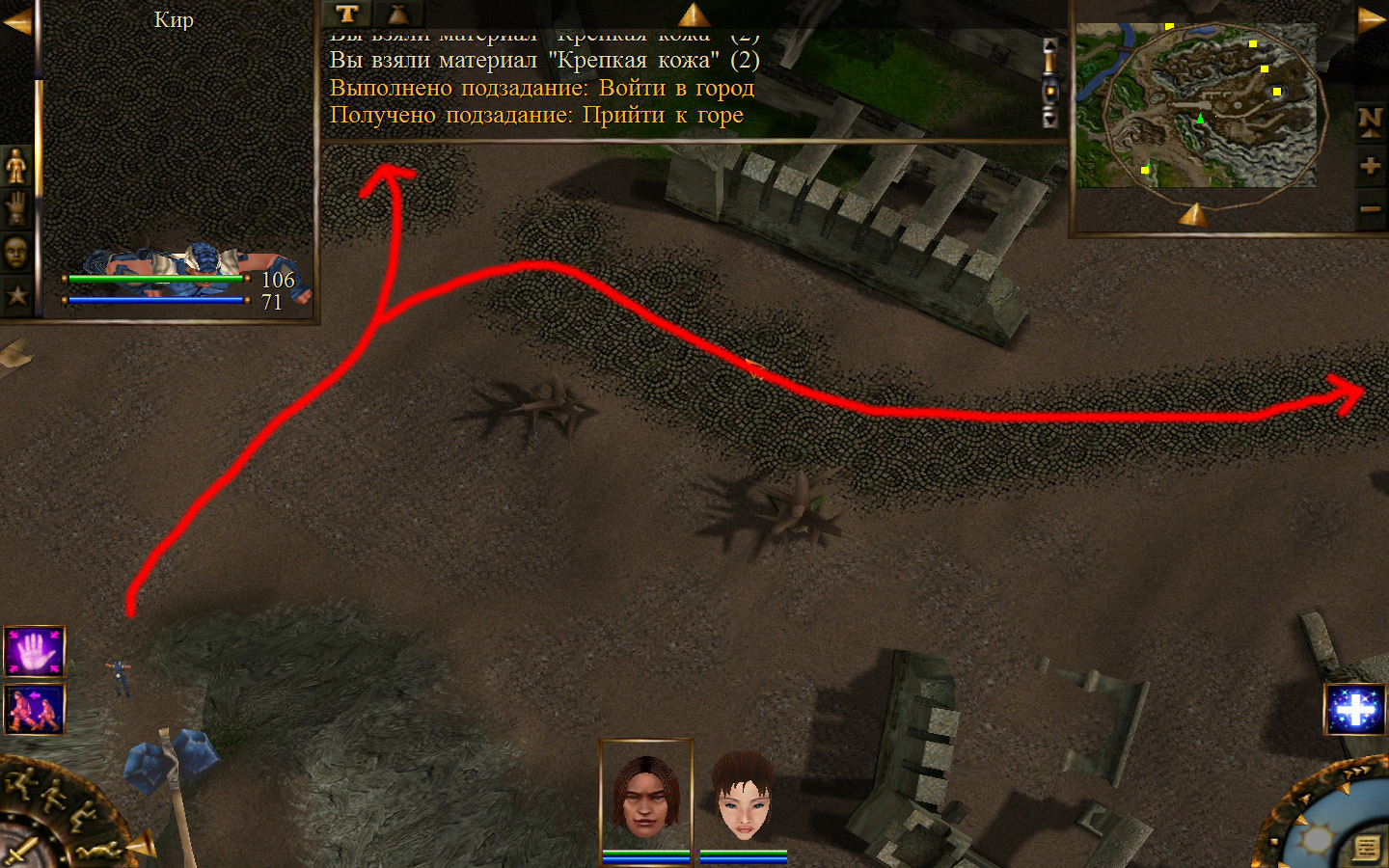Activate the two-figures purple ability icon

(35, 709)
